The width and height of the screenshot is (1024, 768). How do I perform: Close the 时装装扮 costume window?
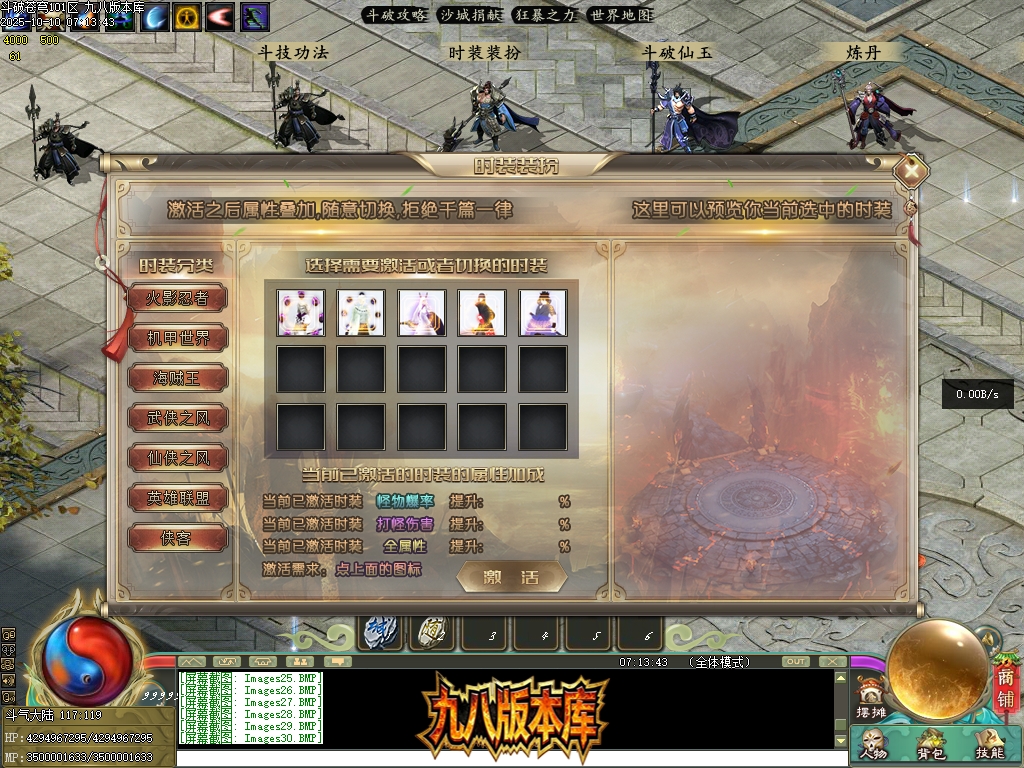point(911,170)
